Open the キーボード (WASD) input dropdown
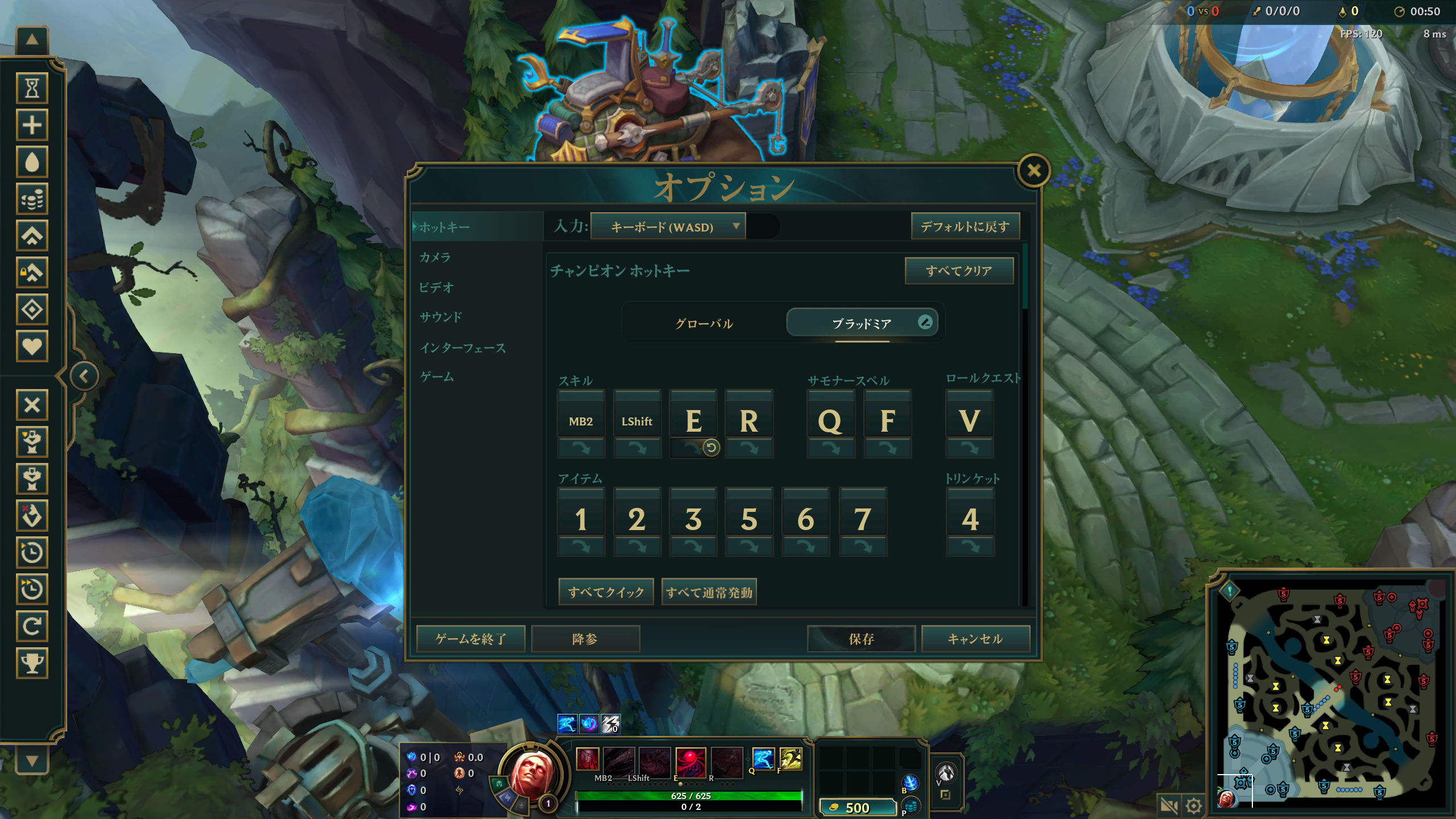The image size is (1456, 819). (x=668, y=227)
